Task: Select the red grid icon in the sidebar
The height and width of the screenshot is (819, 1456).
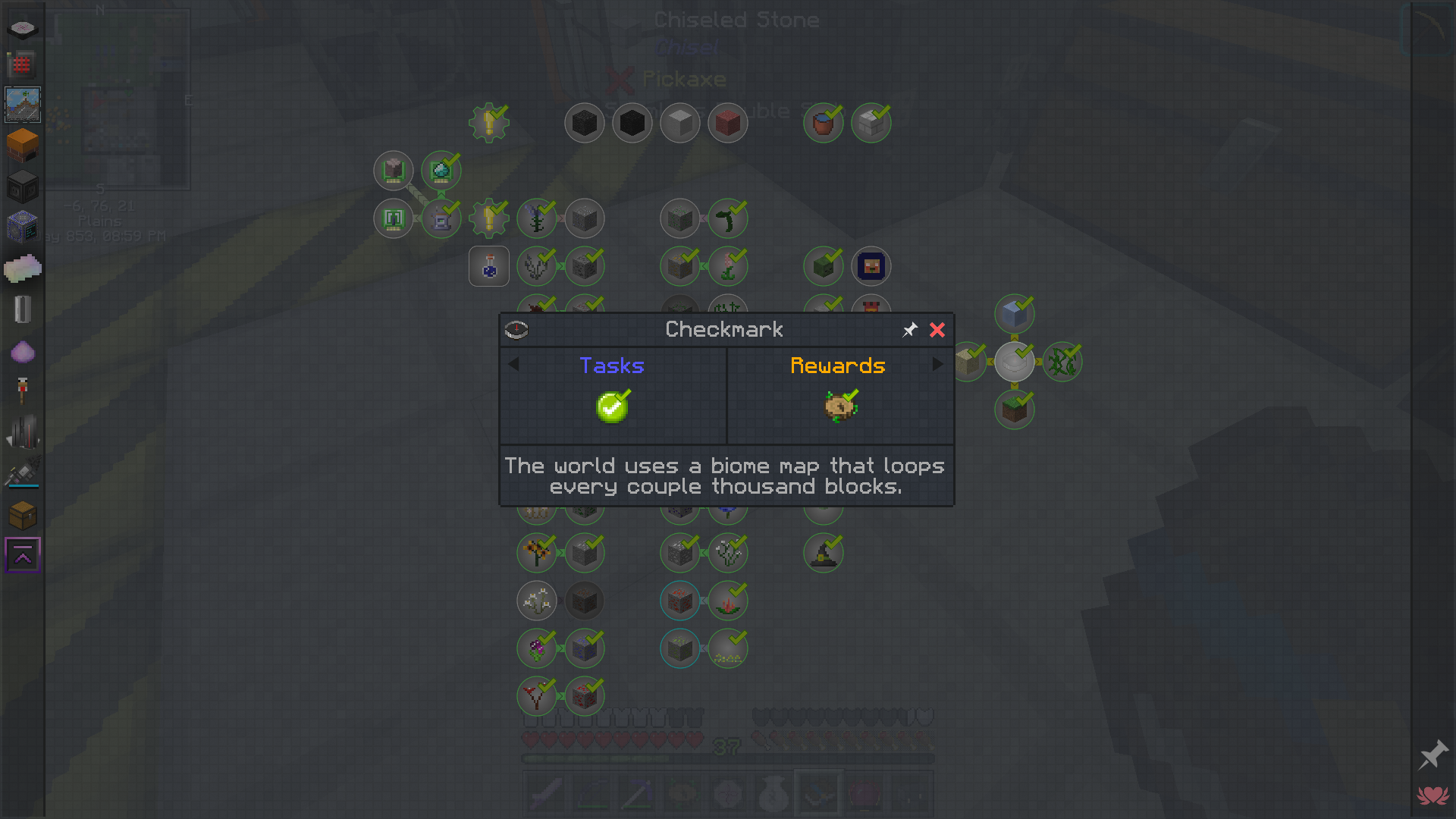Action: (x=23, y=65)
